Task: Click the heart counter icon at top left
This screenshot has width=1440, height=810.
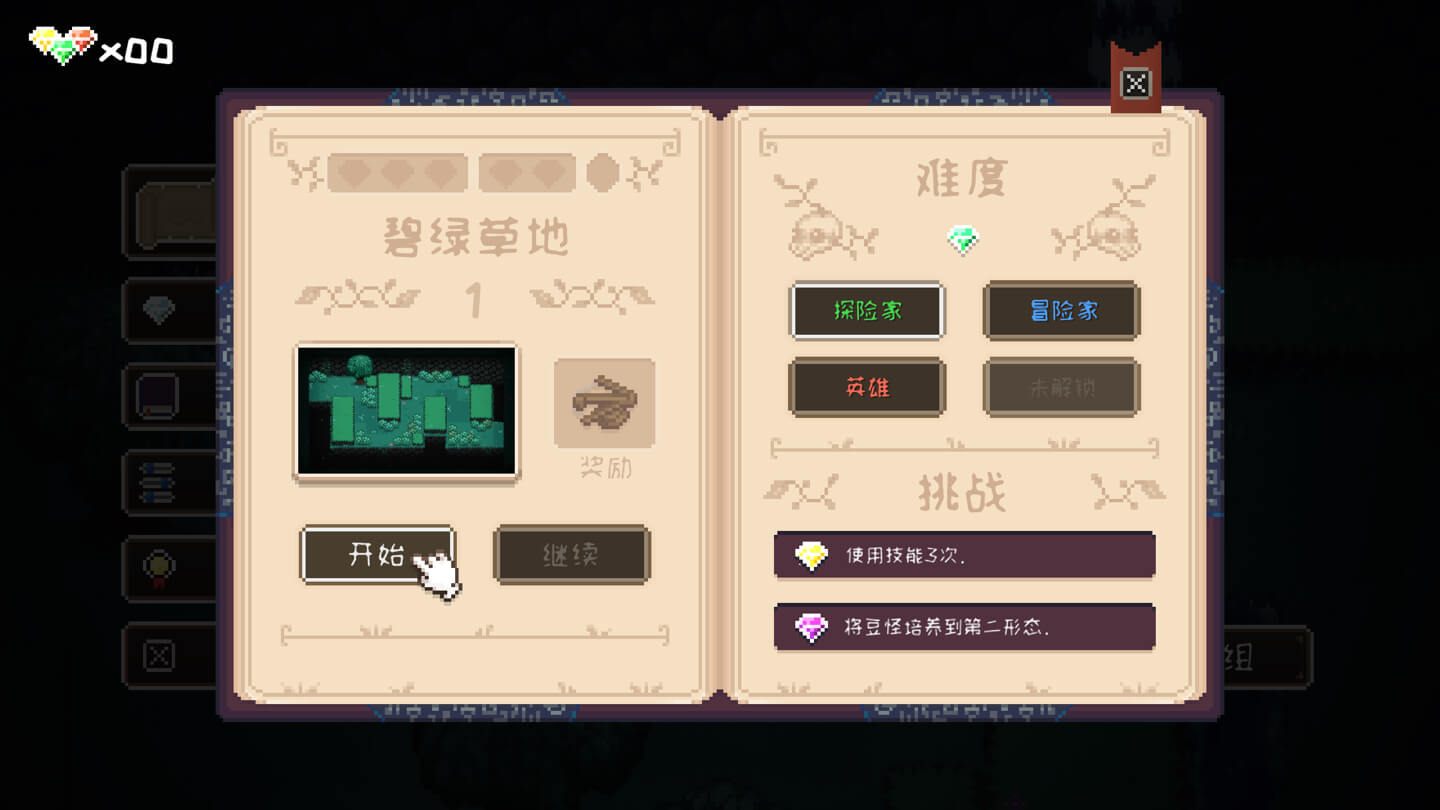Action: [62, 42]
